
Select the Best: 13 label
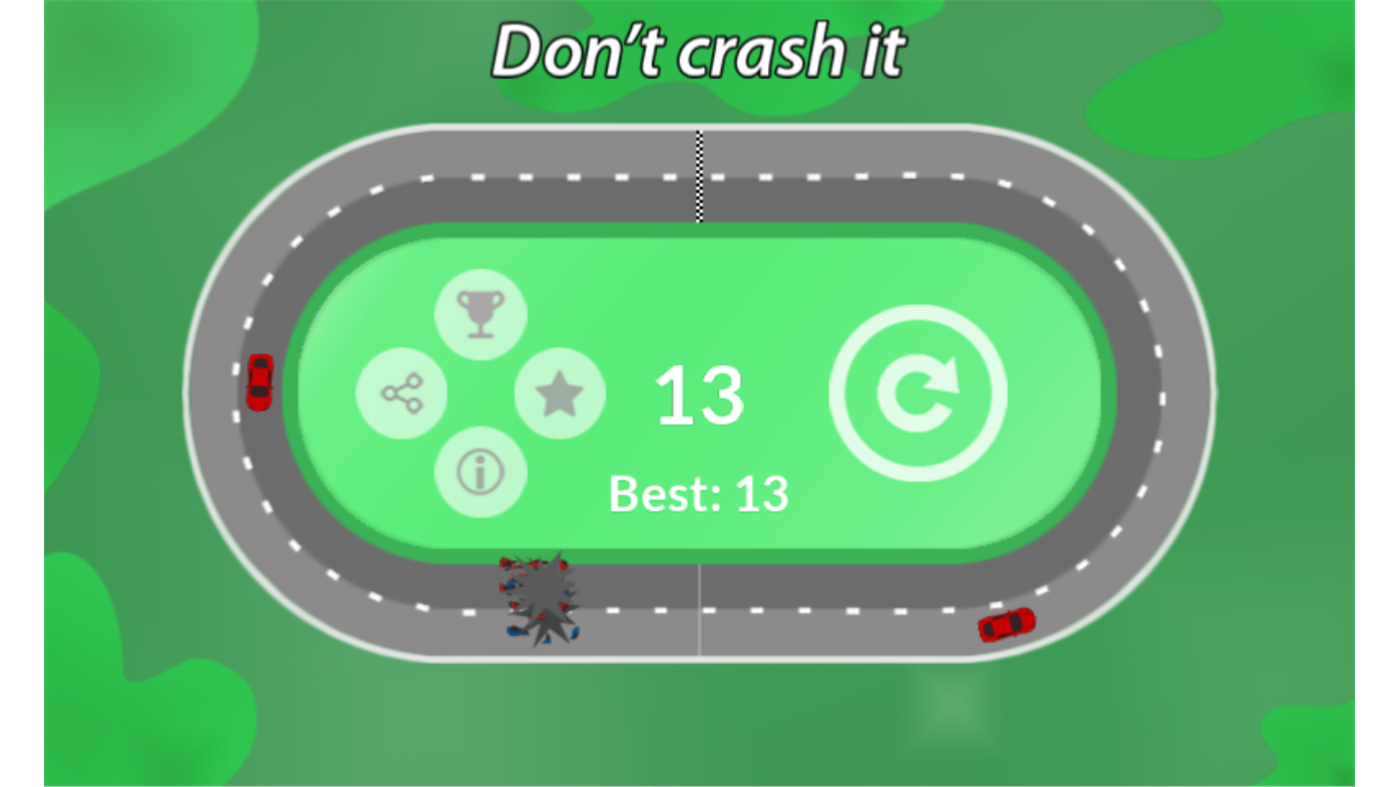click(x=699, y=491)
